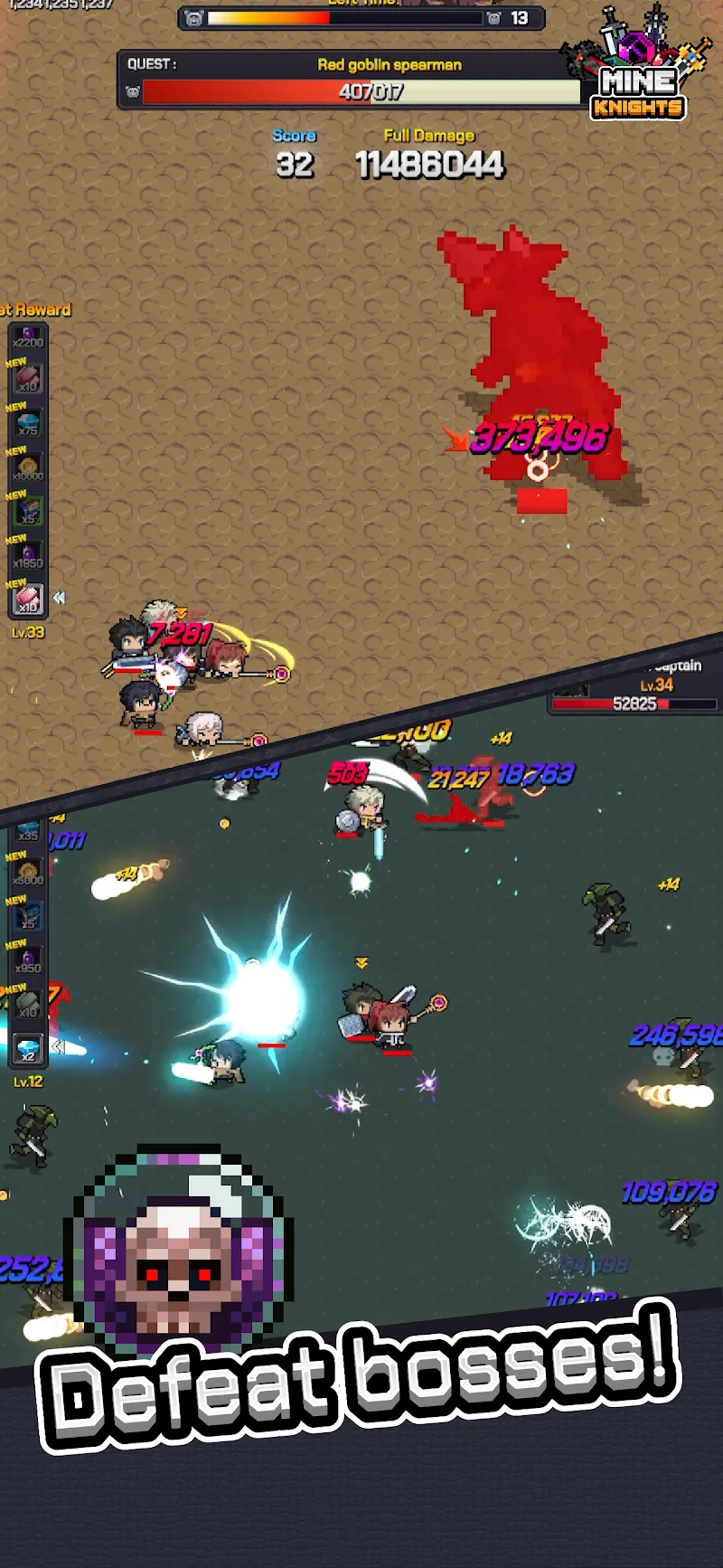This screenshot has width=723, height=1568.
Task: Select the blue crystal x2 reward
Action: click(x=28, y=1049)
